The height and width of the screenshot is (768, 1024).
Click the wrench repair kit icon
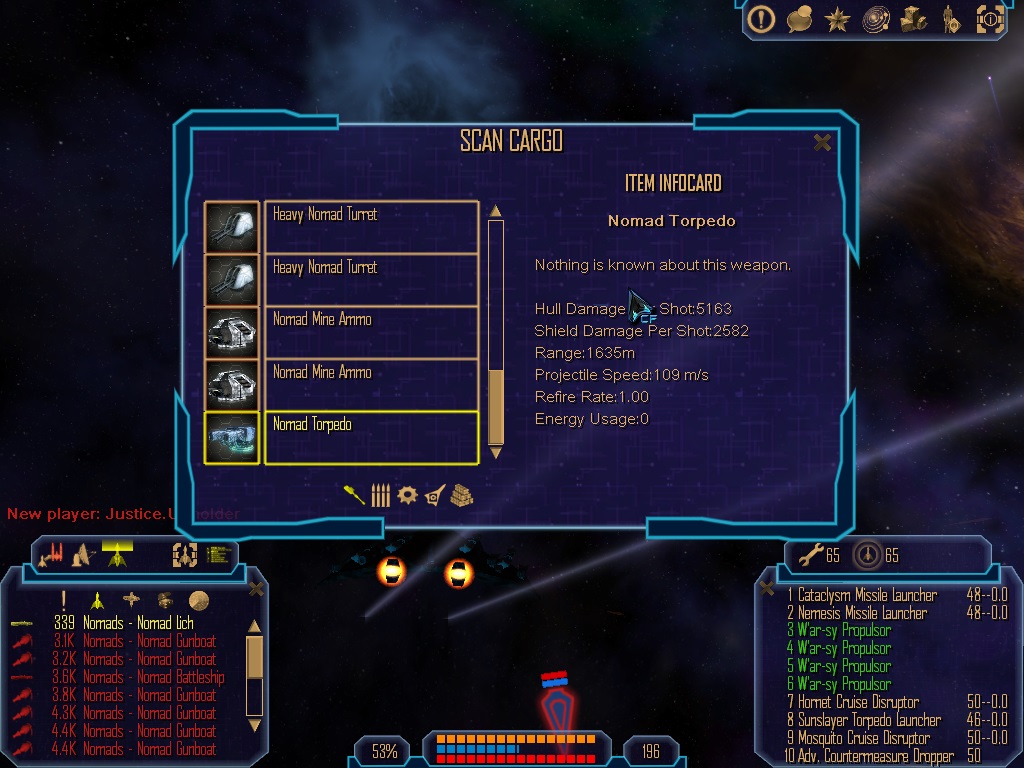tap(803, 554)
